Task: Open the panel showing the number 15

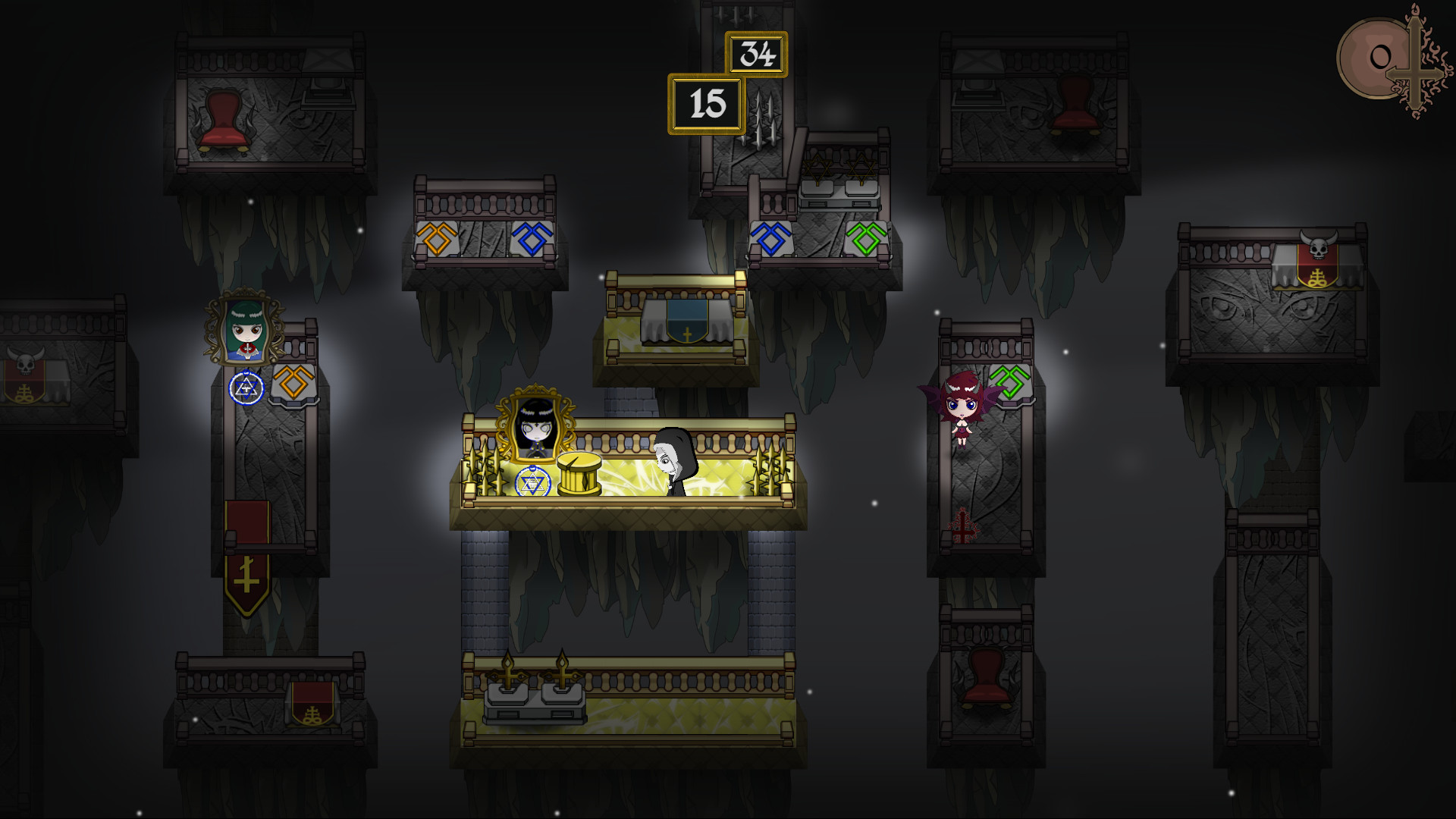Action: click(x=705, y=104)
